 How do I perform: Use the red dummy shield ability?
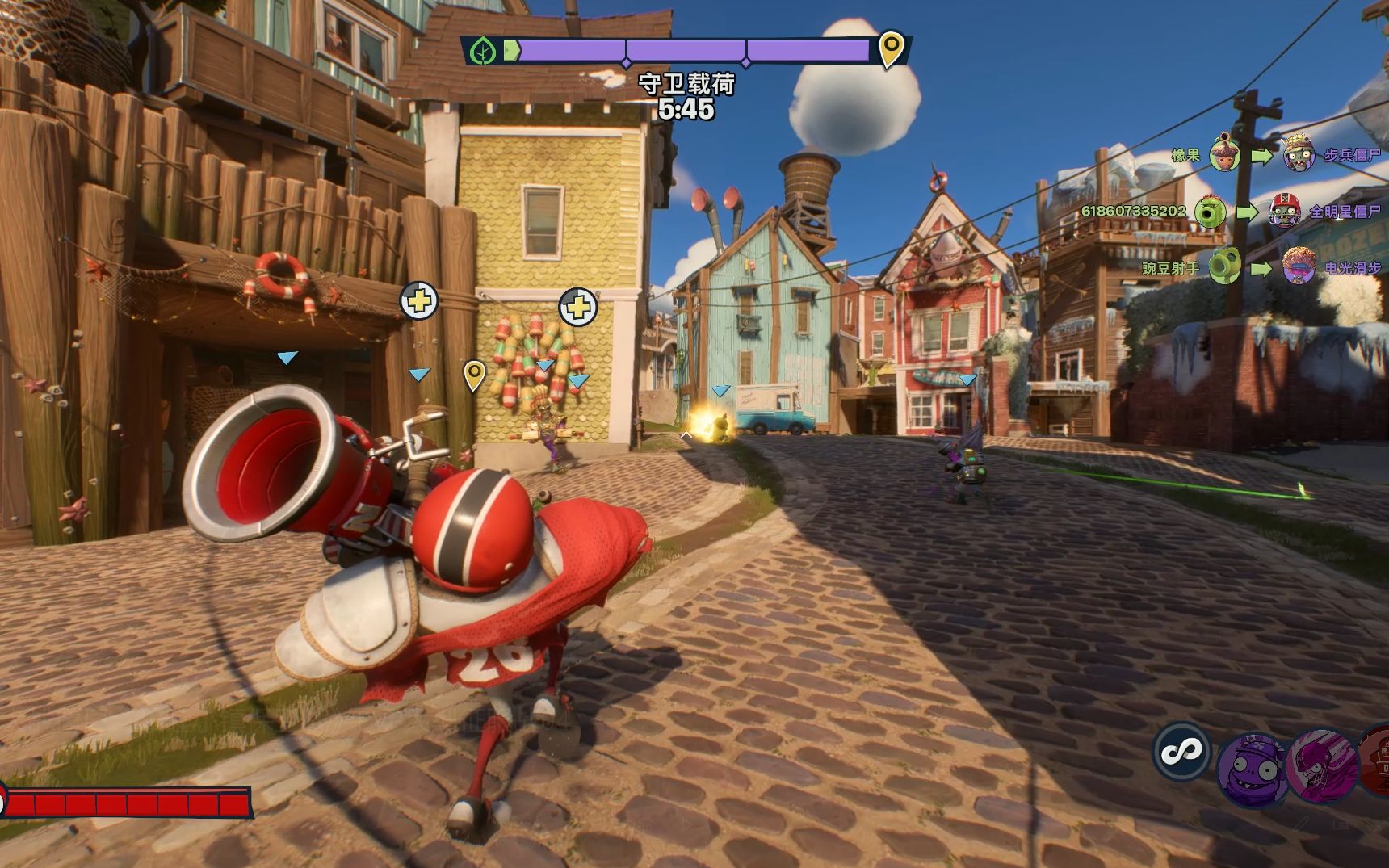tap(1376, 761)
